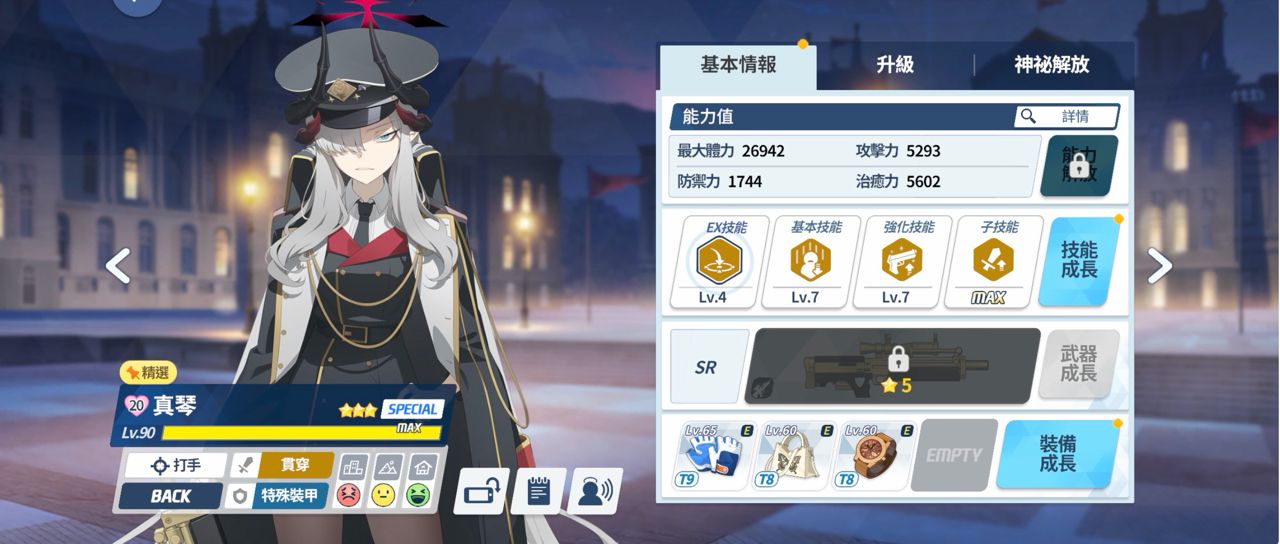Open 技能成長 skill growth
1280x544 pixels.
(x=1079, y=261)
